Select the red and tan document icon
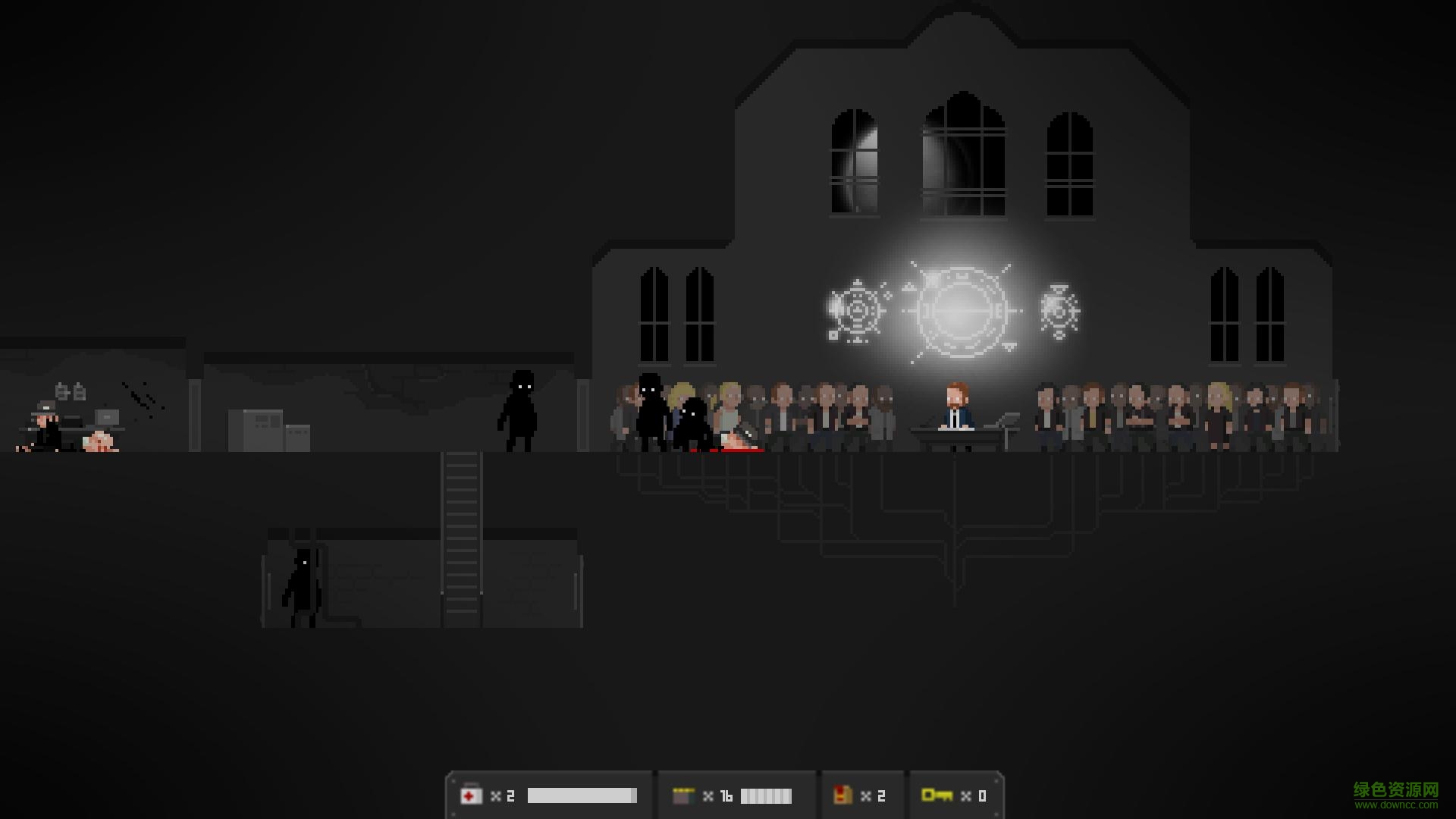 pyautogui.click(x=842, y=795)
